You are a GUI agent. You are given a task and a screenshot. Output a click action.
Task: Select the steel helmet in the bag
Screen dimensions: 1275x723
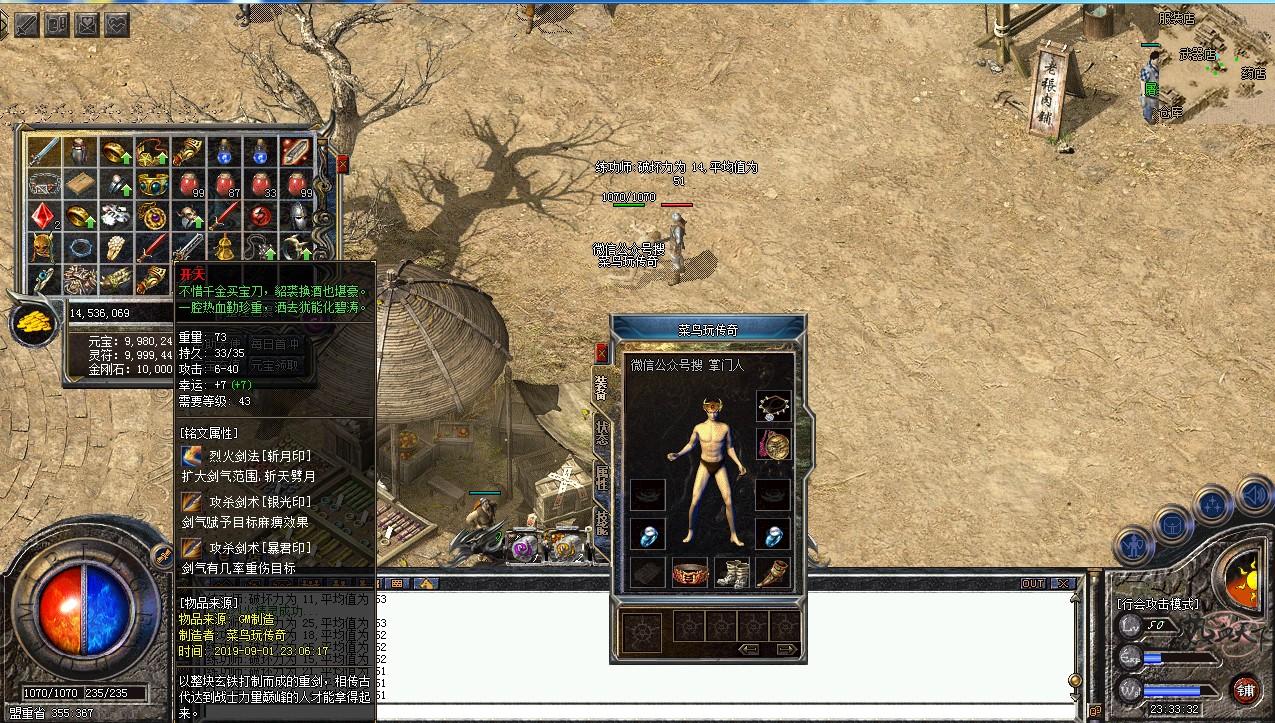point(297,216)
